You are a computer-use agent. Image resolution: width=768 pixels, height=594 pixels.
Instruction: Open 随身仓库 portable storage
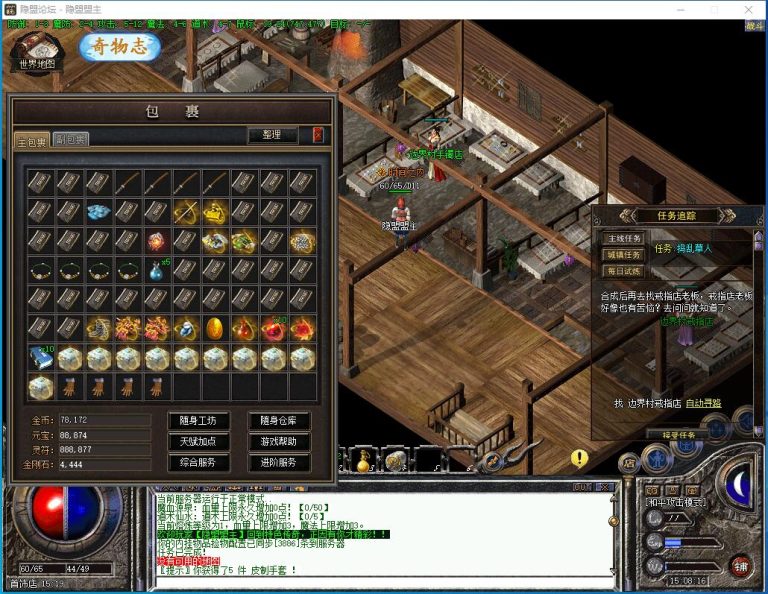pos(278,420)
